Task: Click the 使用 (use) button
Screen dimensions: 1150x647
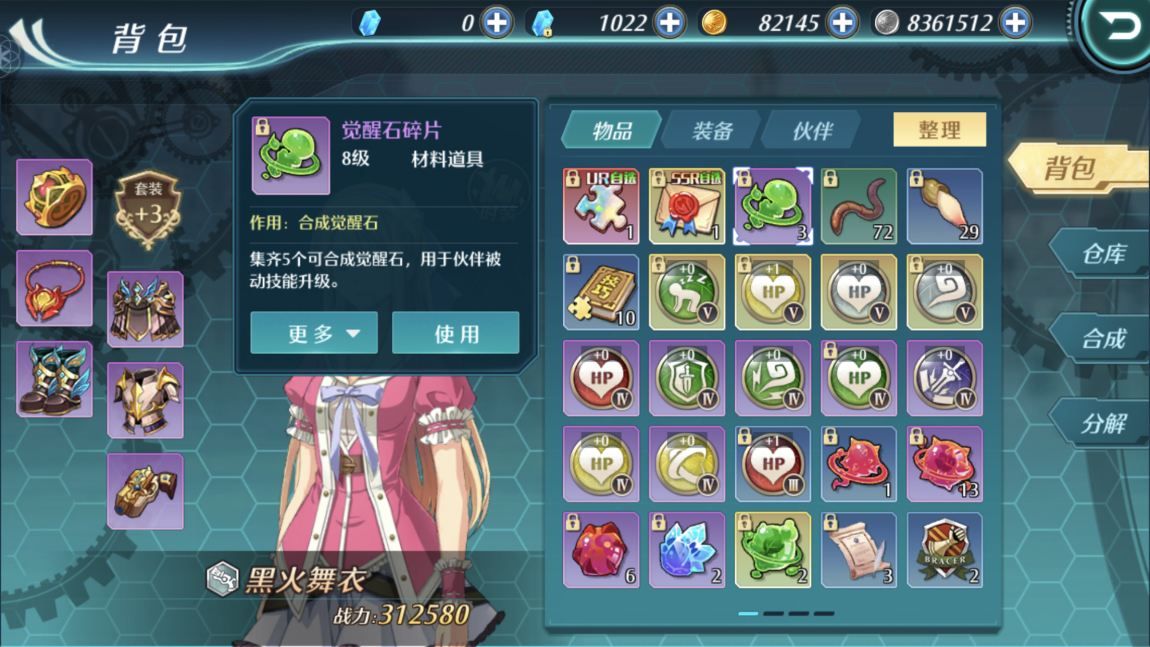Action: [x=455, y=333]
